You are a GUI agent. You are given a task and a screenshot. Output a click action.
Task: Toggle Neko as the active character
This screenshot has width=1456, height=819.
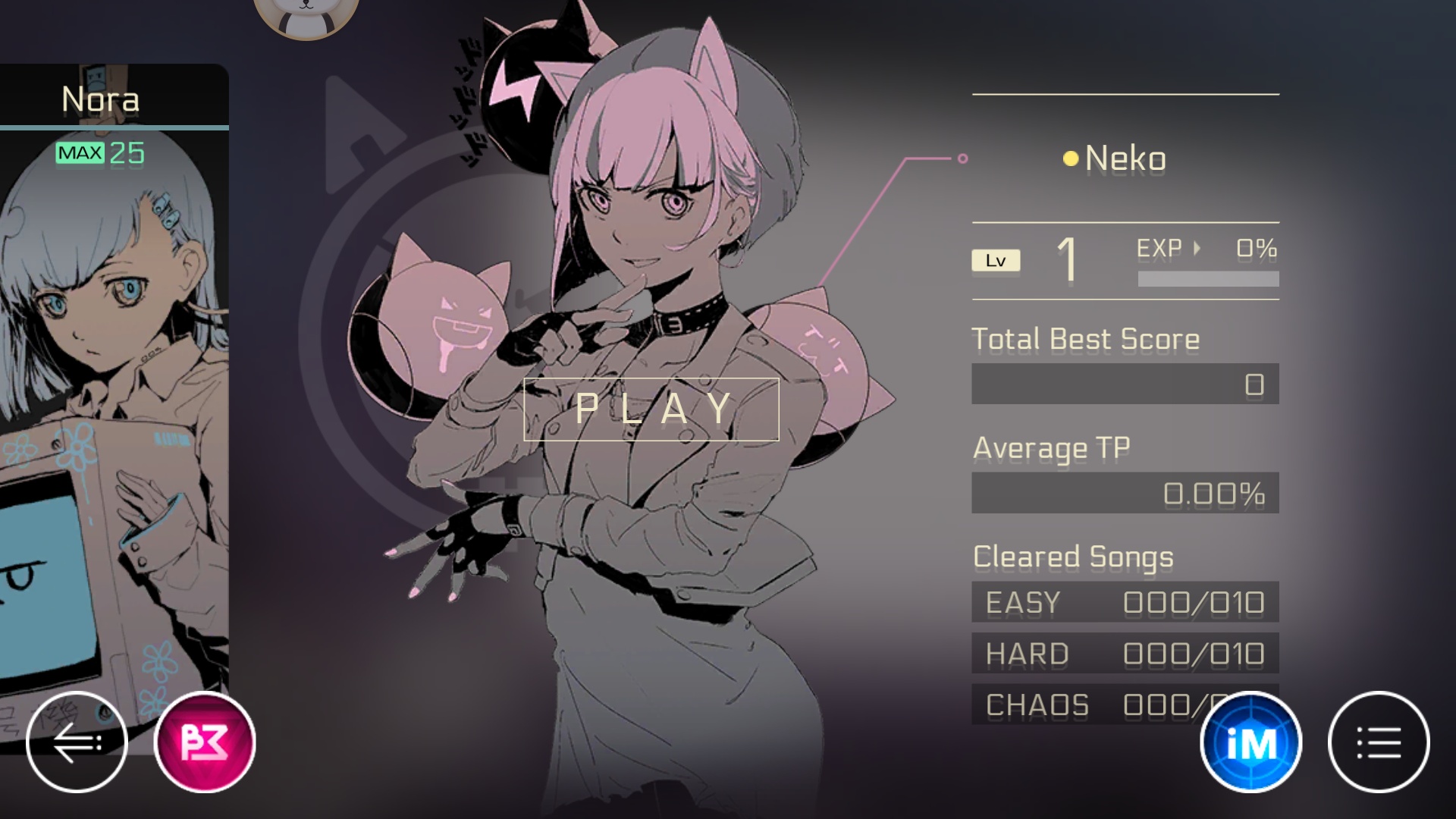coord(1125,158)
